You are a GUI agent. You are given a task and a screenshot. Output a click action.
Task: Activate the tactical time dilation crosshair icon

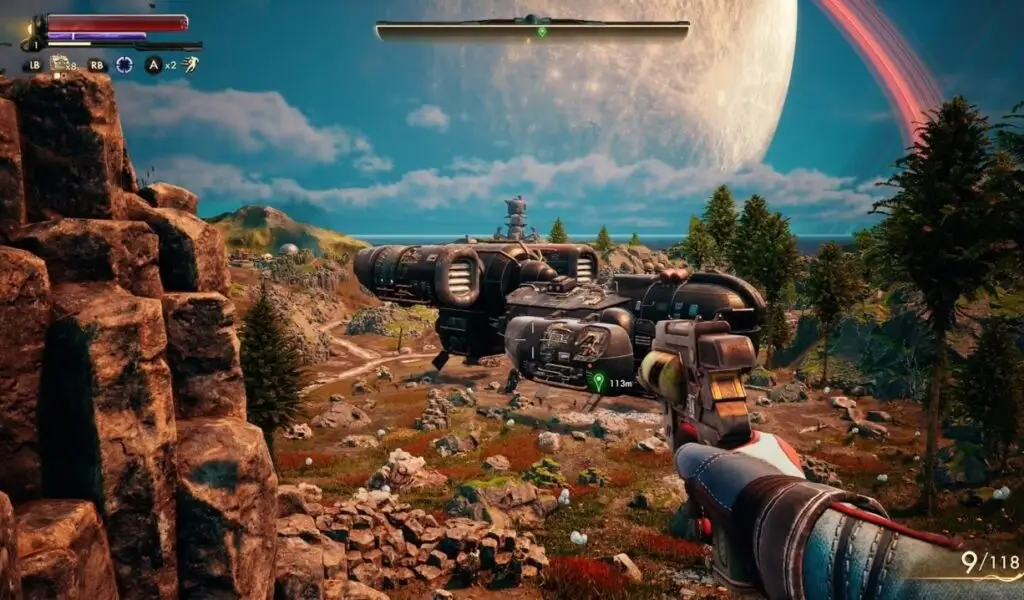124,65
